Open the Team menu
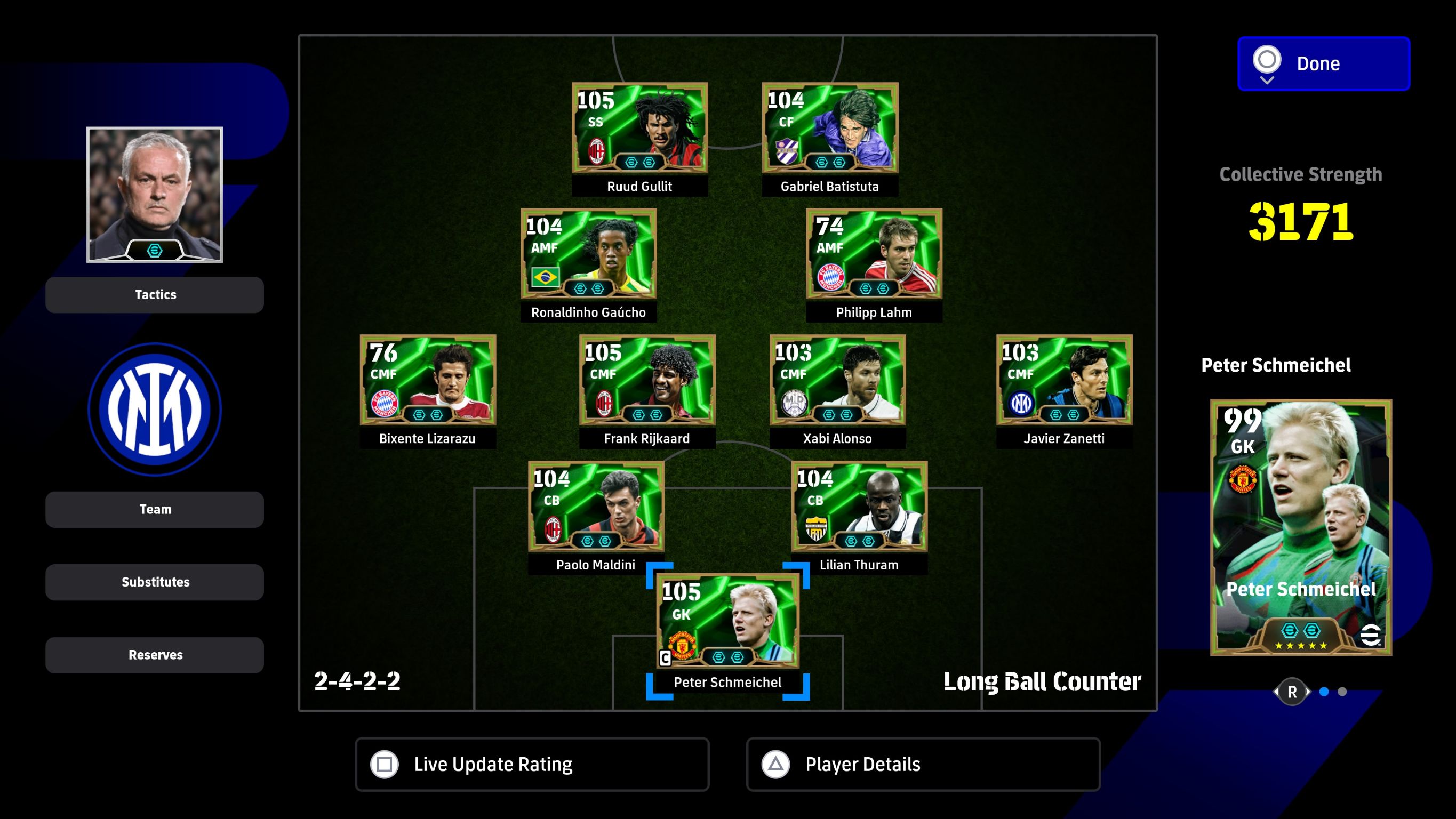 pos(154,509)
